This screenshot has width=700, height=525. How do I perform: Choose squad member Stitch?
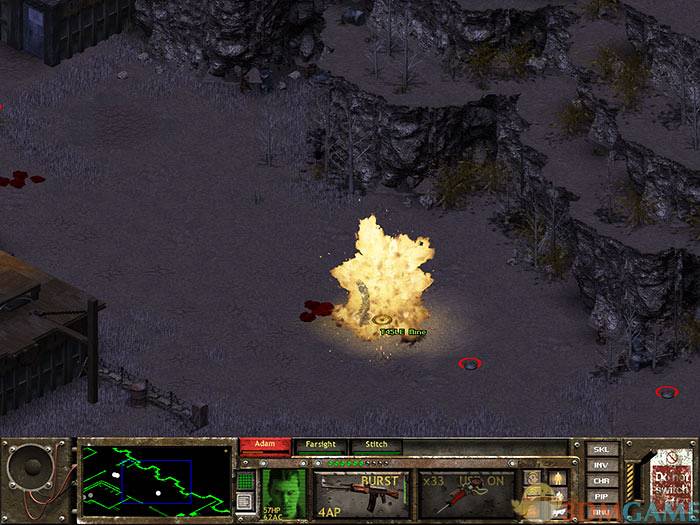point(376,447)
